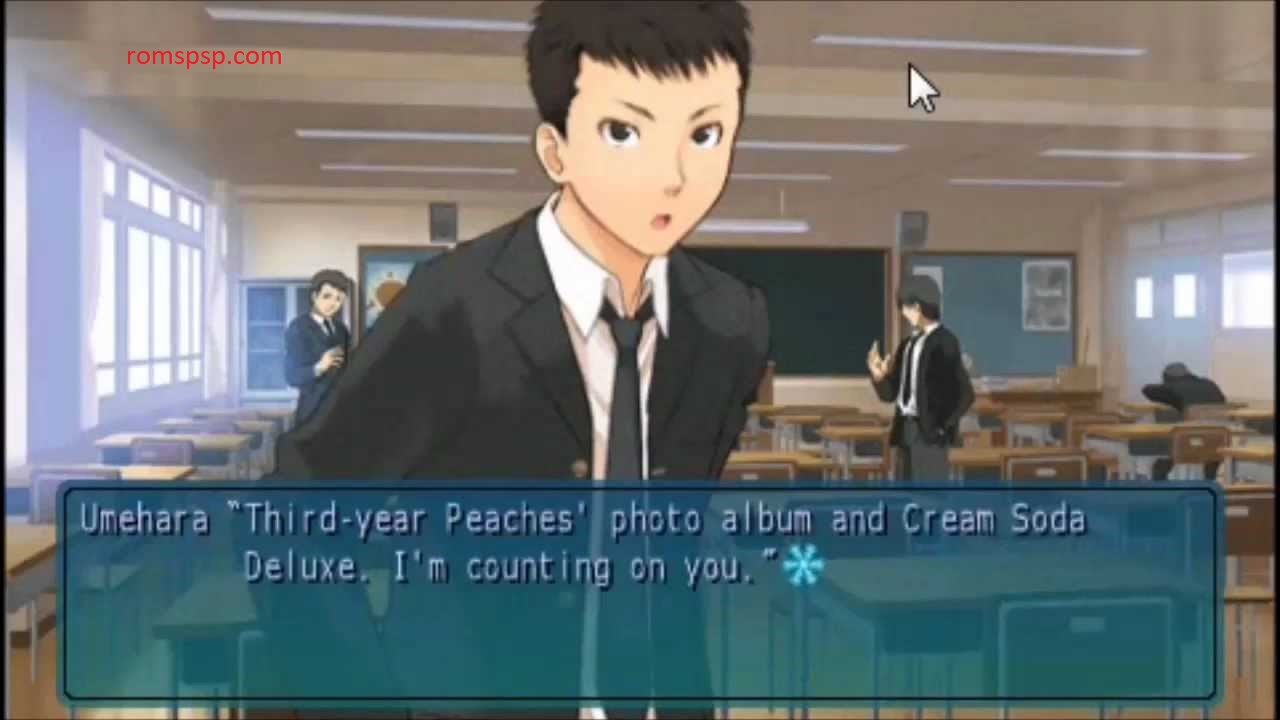Open the romspsp.com watermark link
Screen dimensions: 1280x720
click(205, 57)
